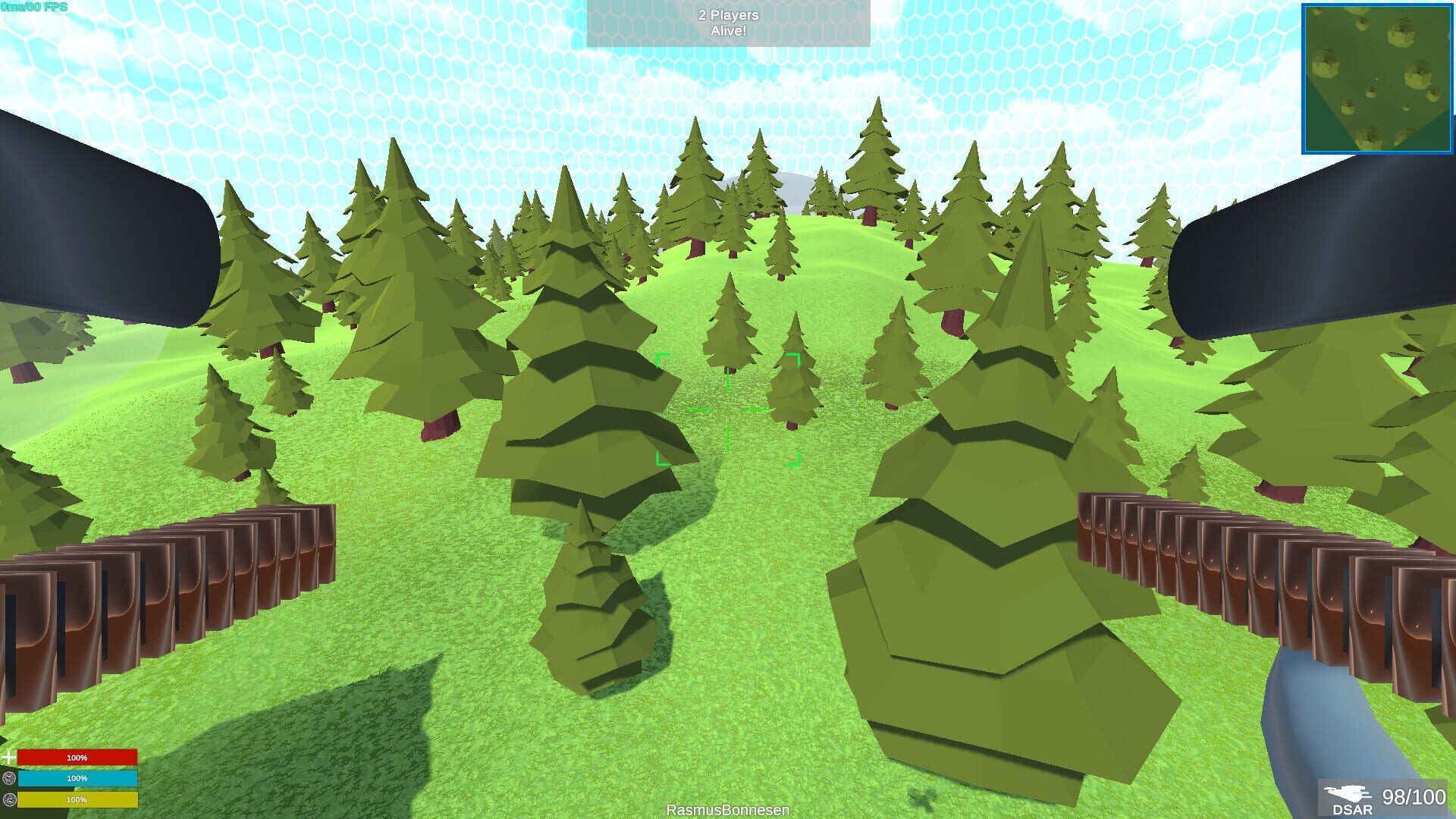Screen dimensions: 1456x819
Task: Click the largest island shown on the minimap
Action: [x=1403, y=31]
